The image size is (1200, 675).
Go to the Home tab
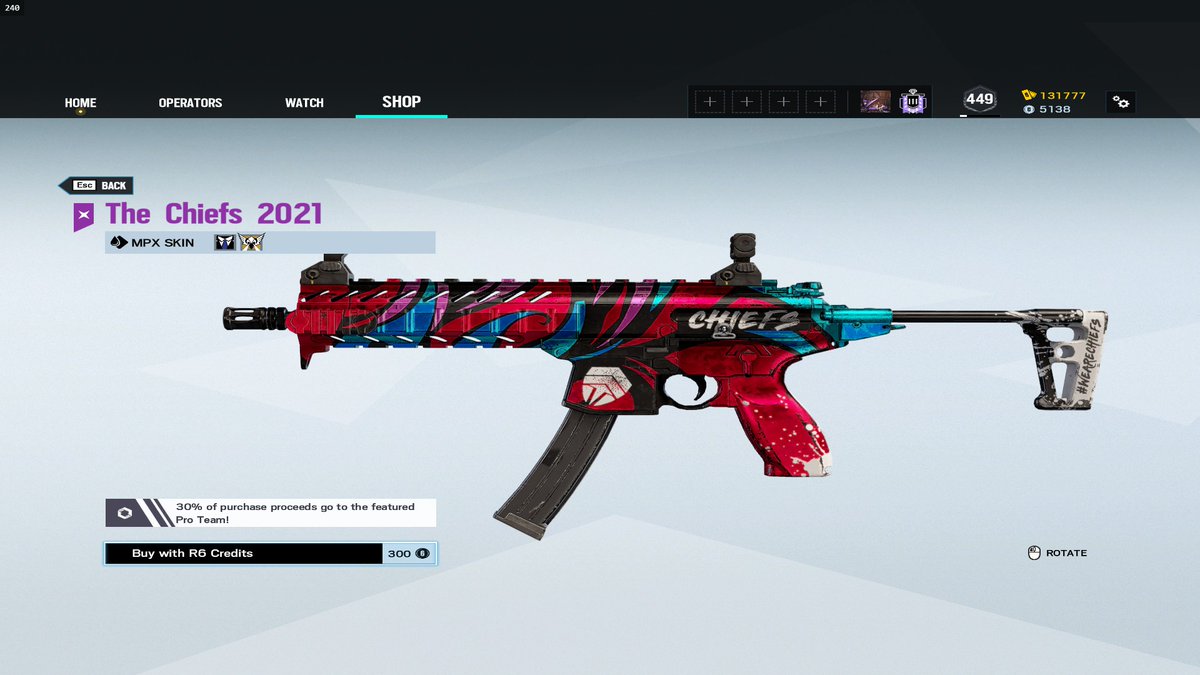pyautogui.click(x=80, y=103)
